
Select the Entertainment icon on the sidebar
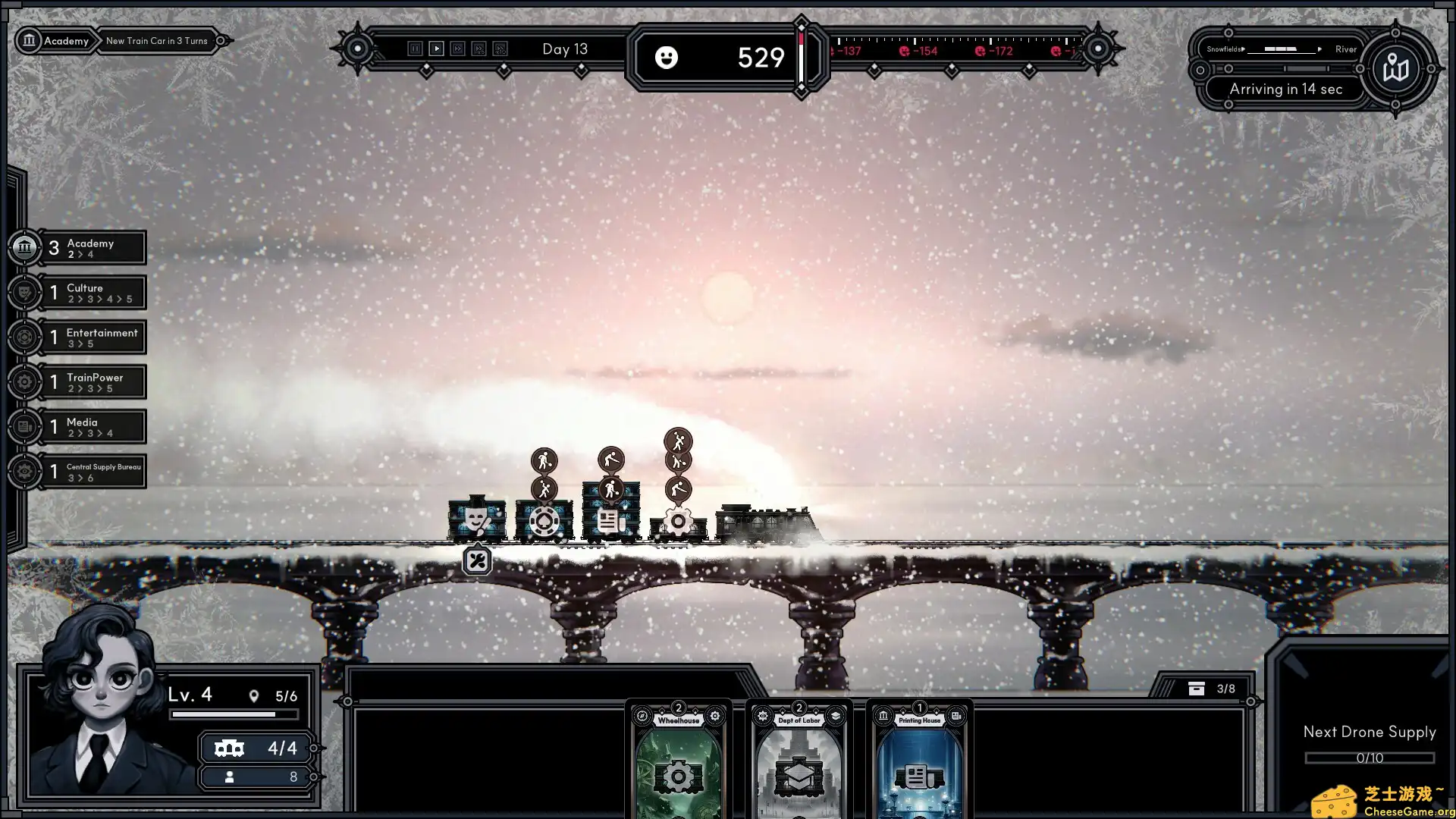(x=25, y=337)
